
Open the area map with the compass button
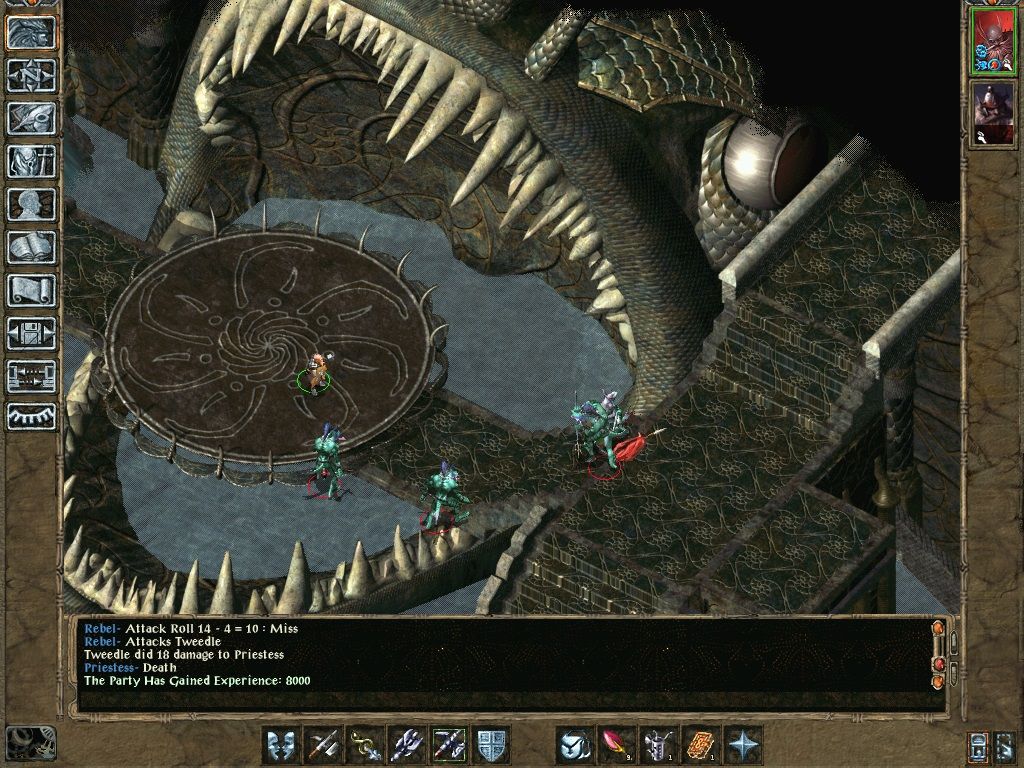coord(31,75)
